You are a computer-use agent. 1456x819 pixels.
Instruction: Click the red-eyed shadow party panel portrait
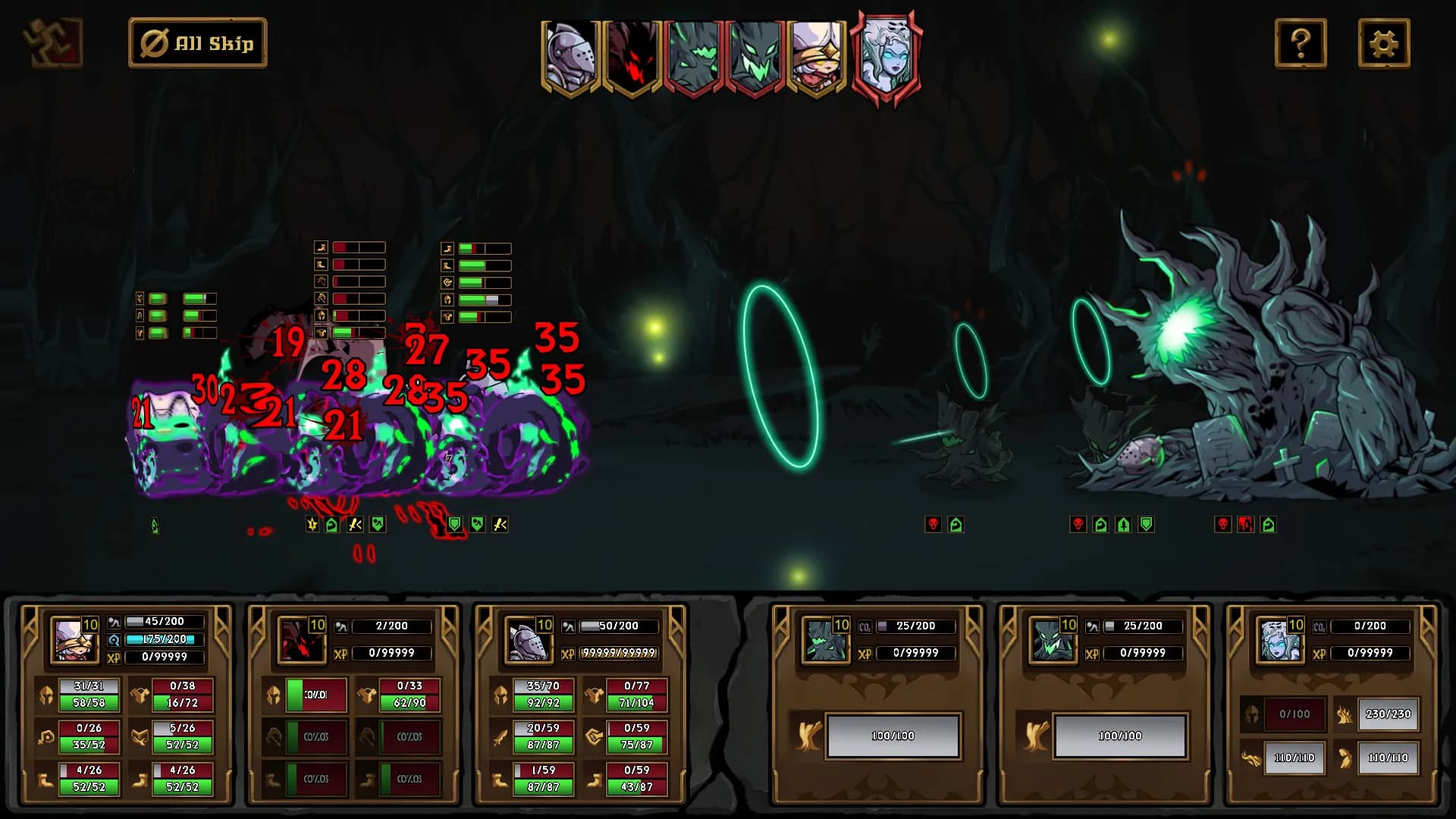coord(297,639)
